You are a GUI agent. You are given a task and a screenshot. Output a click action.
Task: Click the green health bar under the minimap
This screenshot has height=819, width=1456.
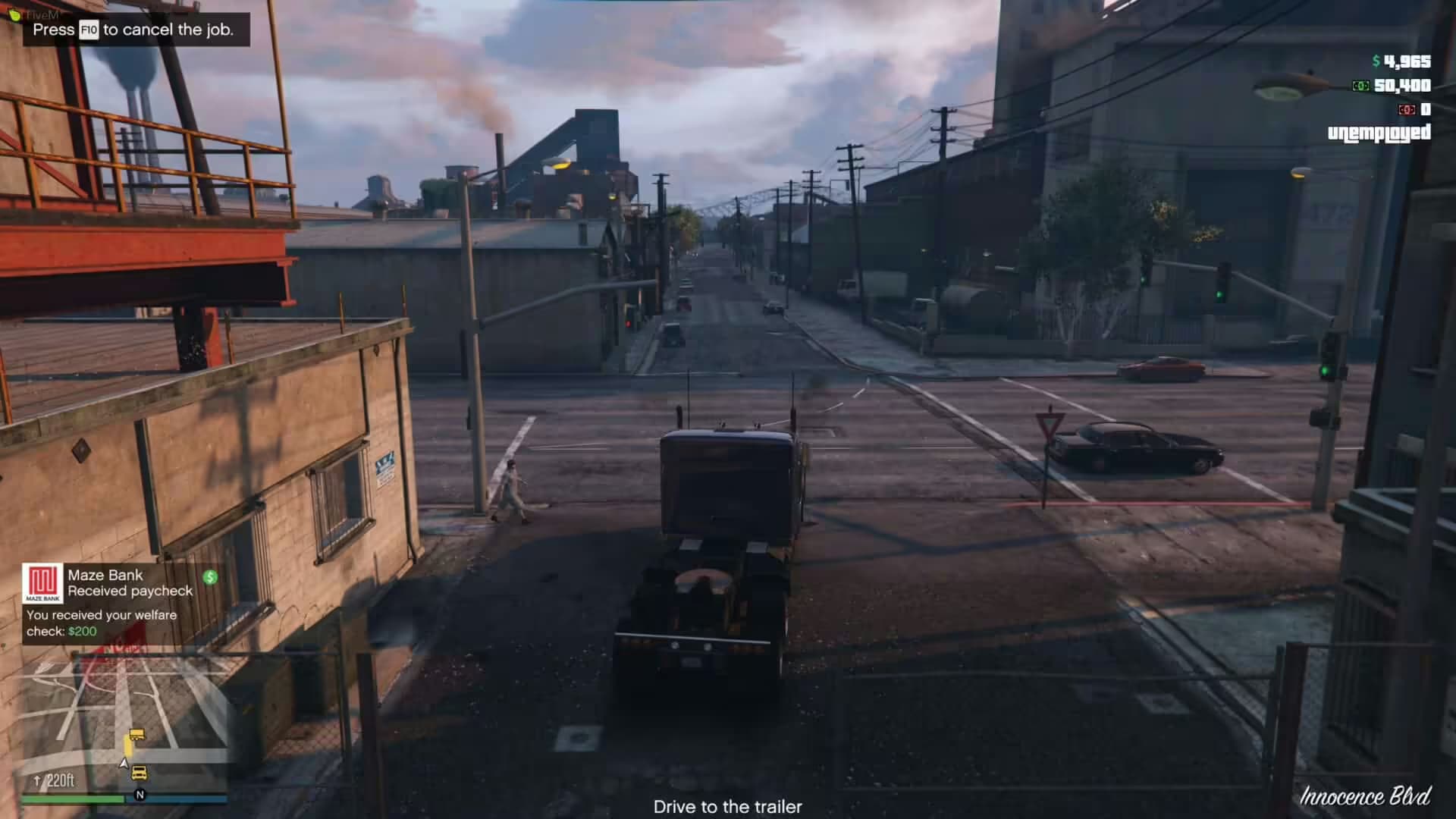[x=72, y=798]
